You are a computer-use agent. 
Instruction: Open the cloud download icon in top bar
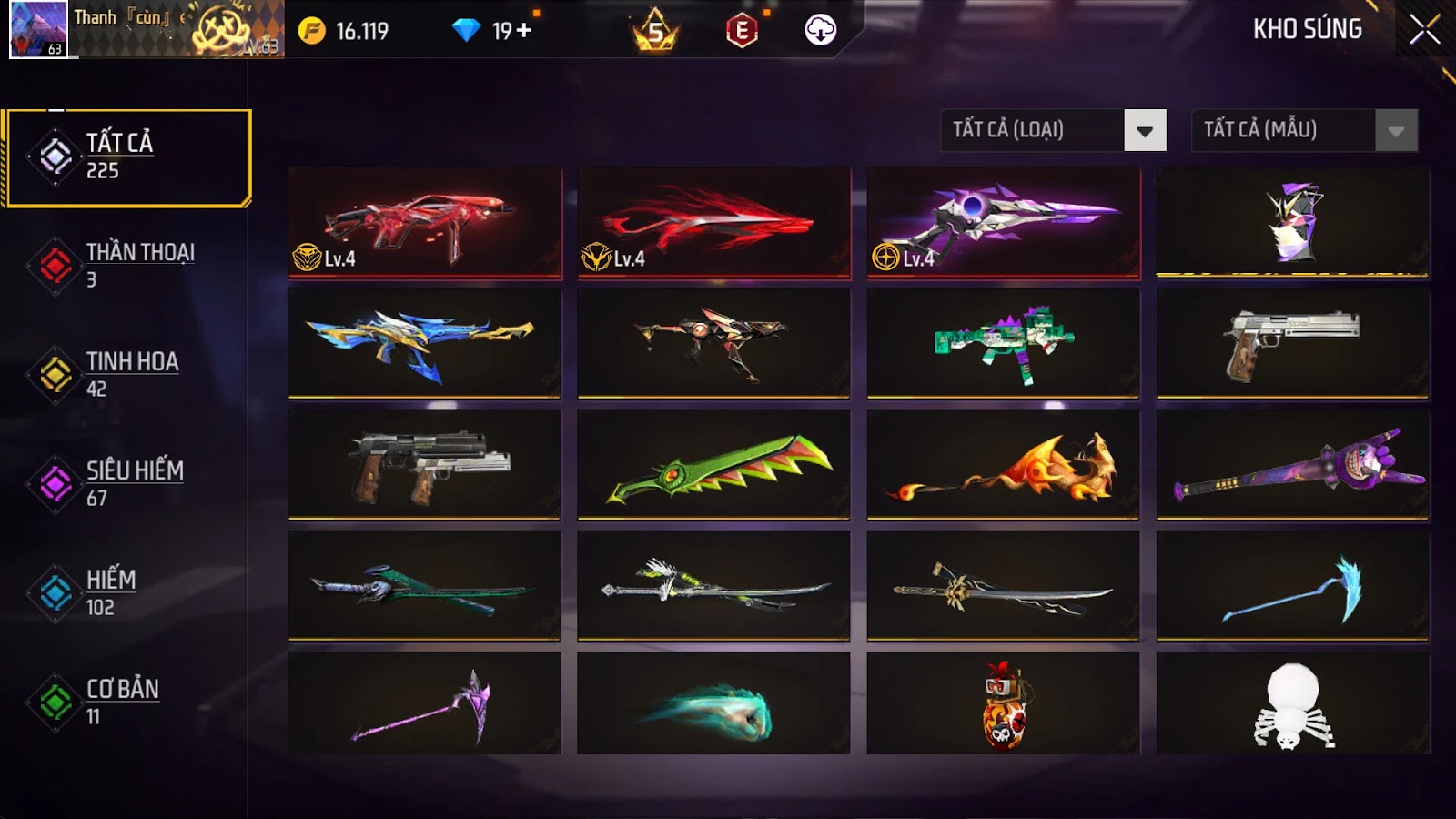822,30
